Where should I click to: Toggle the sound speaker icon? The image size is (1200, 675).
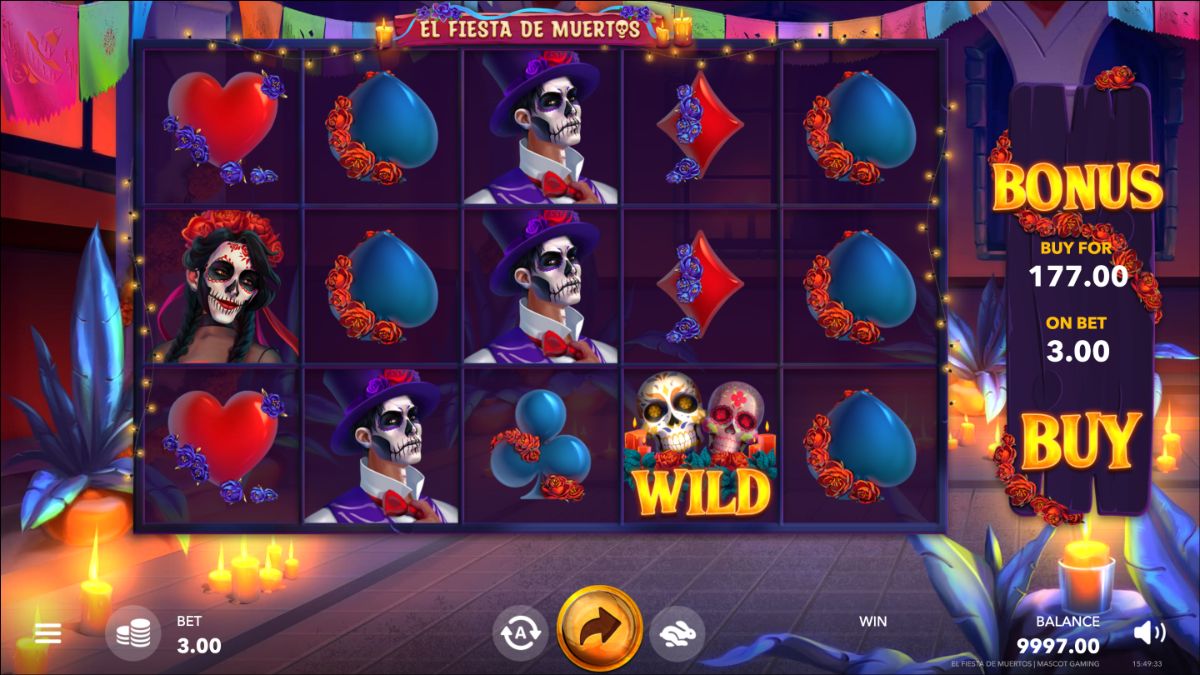click(x=1149, y=632)
